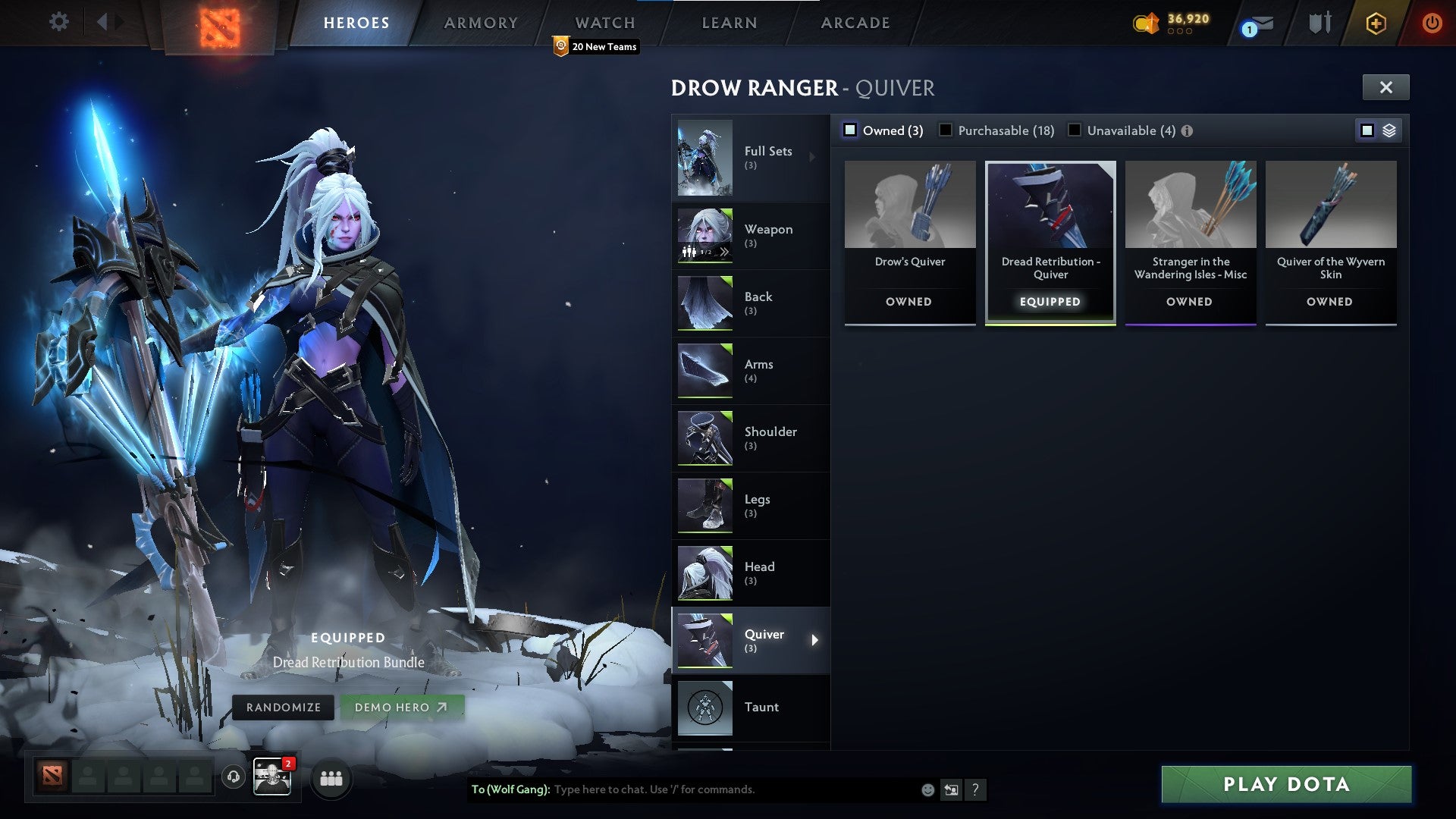Click the DEMO HERO button

[x=401, y=707]
